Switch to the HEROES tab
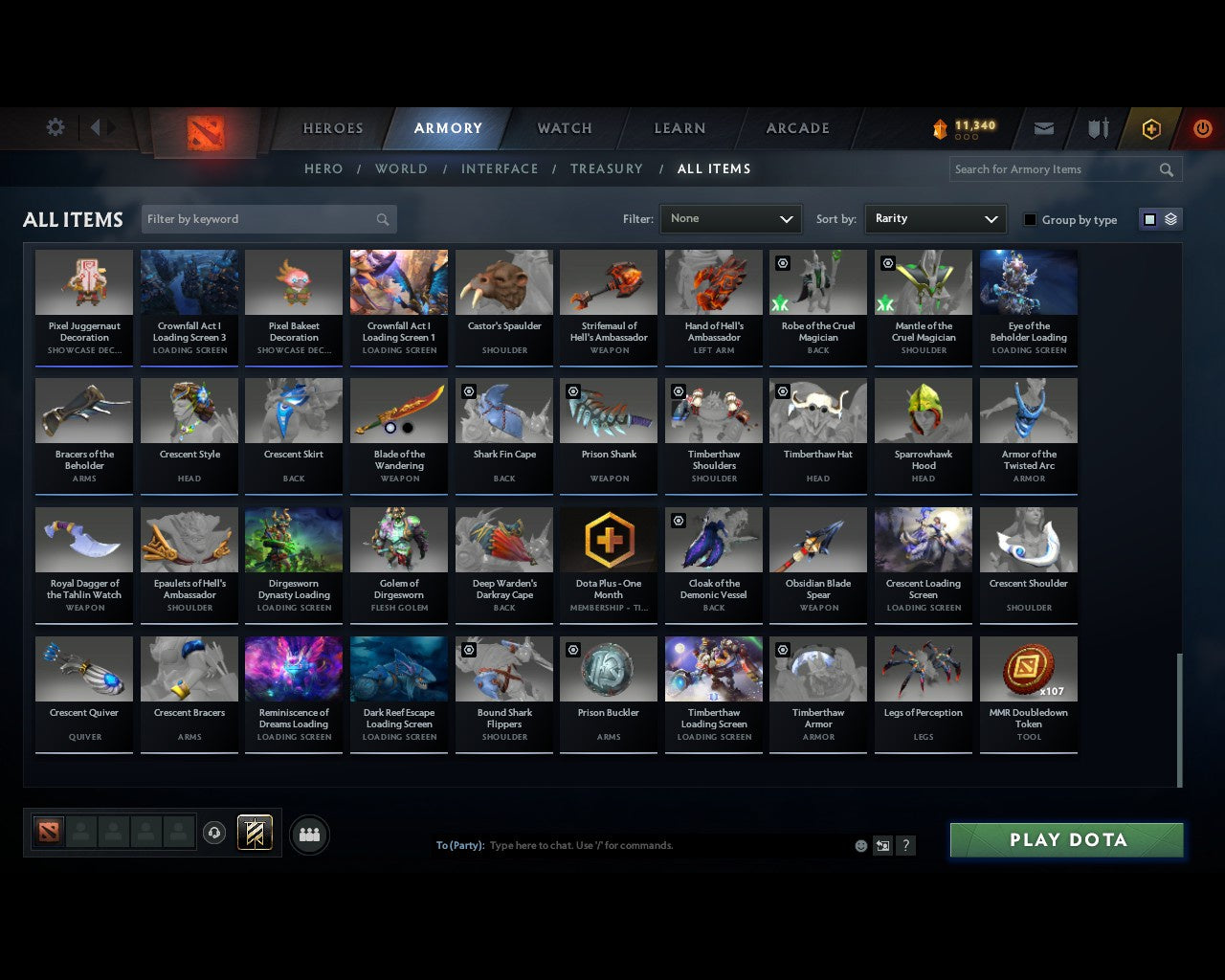This screenshot has height=980, width=1225. click(332, 127)
